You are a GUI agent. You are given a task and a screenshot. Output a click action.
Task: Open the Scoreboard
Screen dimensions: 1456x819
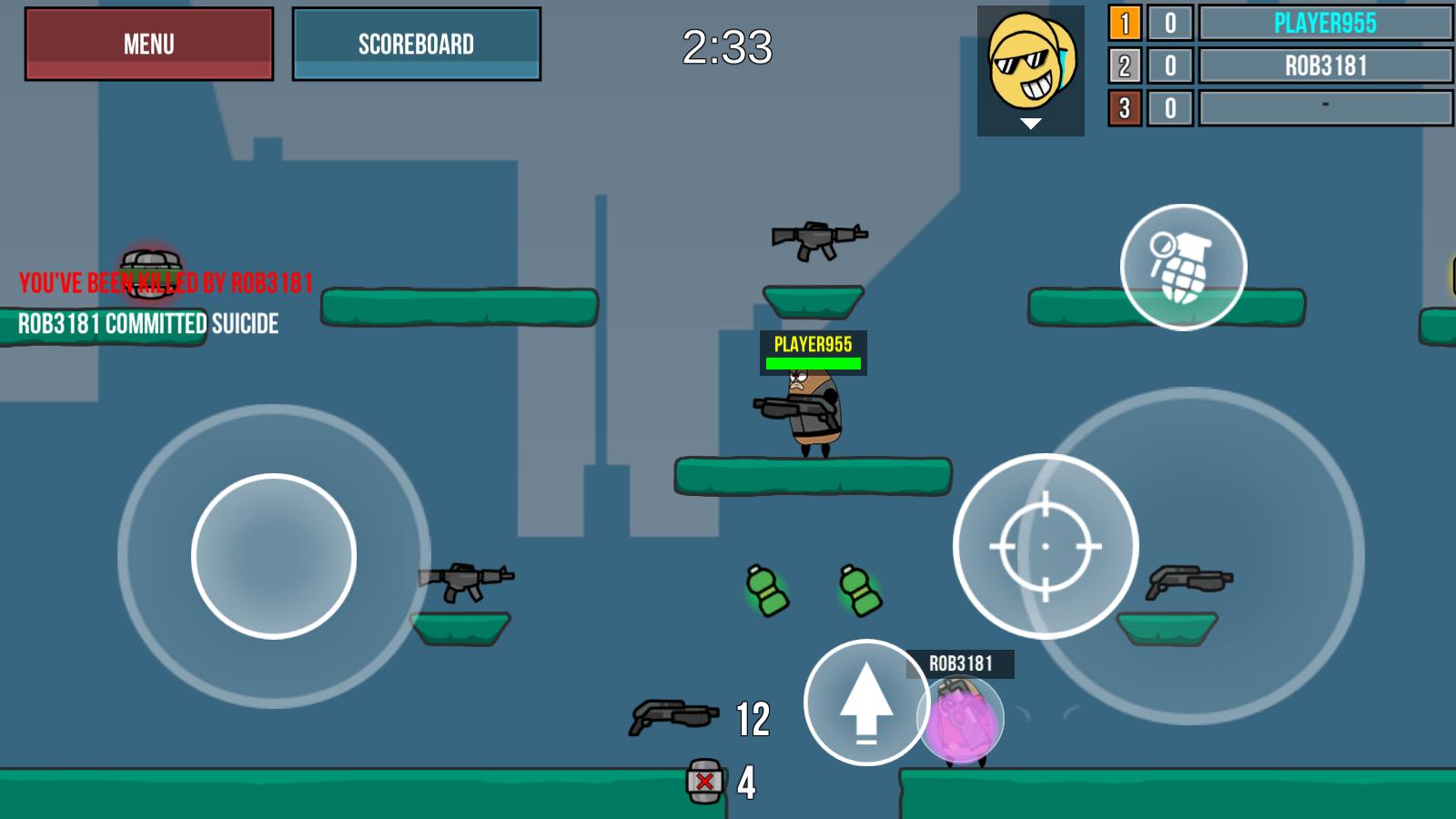[417, 41]
